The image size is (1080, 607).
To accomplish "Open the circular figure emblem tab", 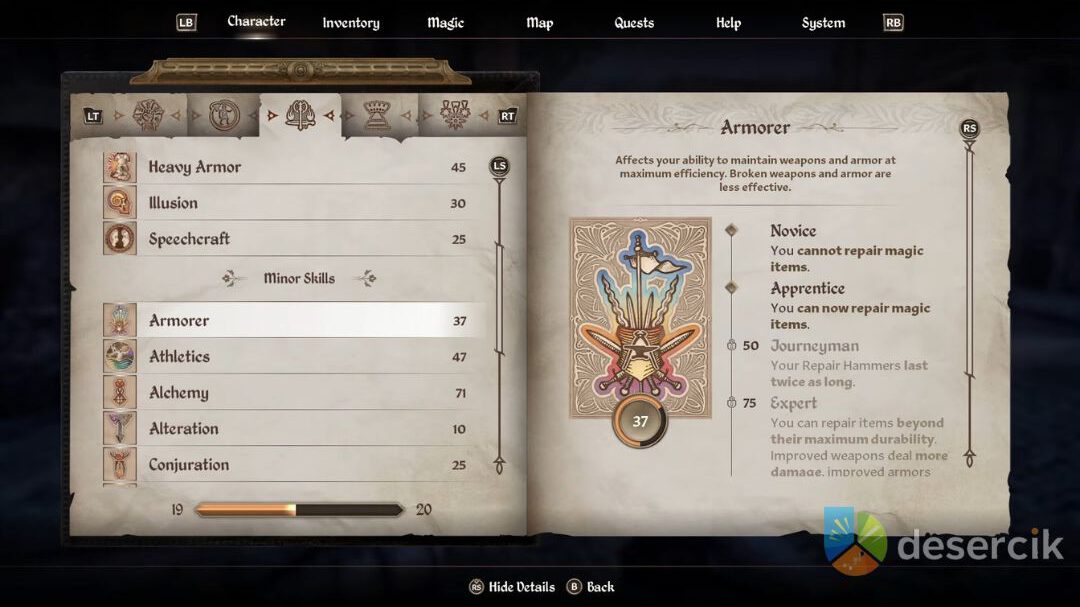I will 225,116.
